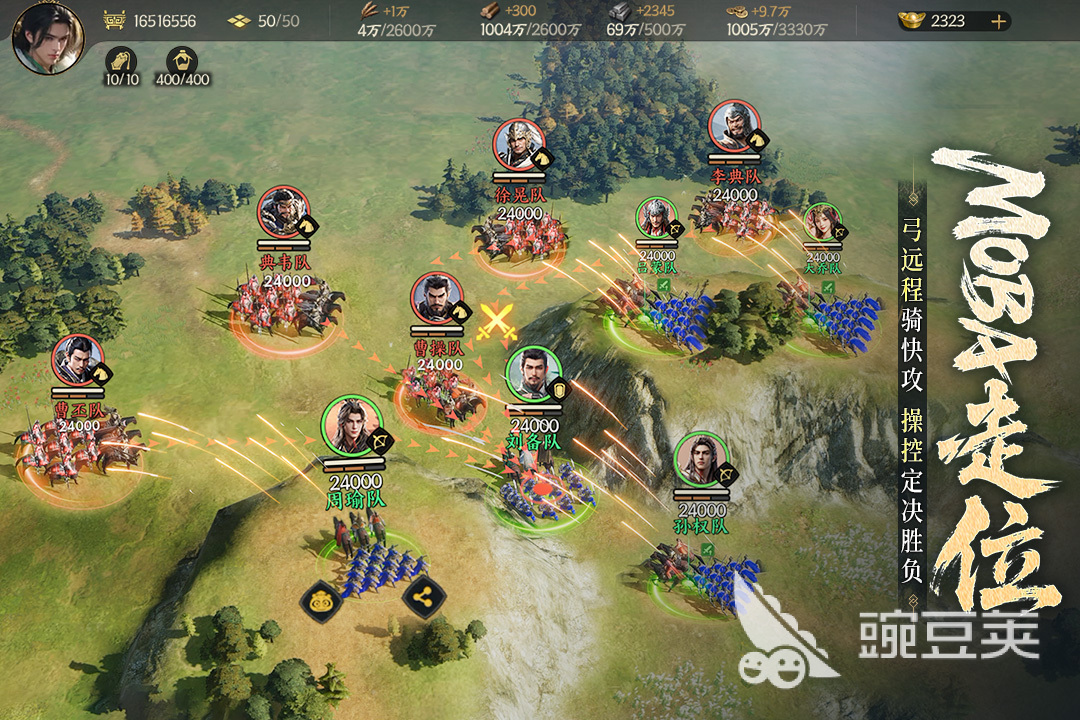Choose Da Qiao's team portrait
Viewport: 1080px width, 720px height.
[x=822, y=223]
